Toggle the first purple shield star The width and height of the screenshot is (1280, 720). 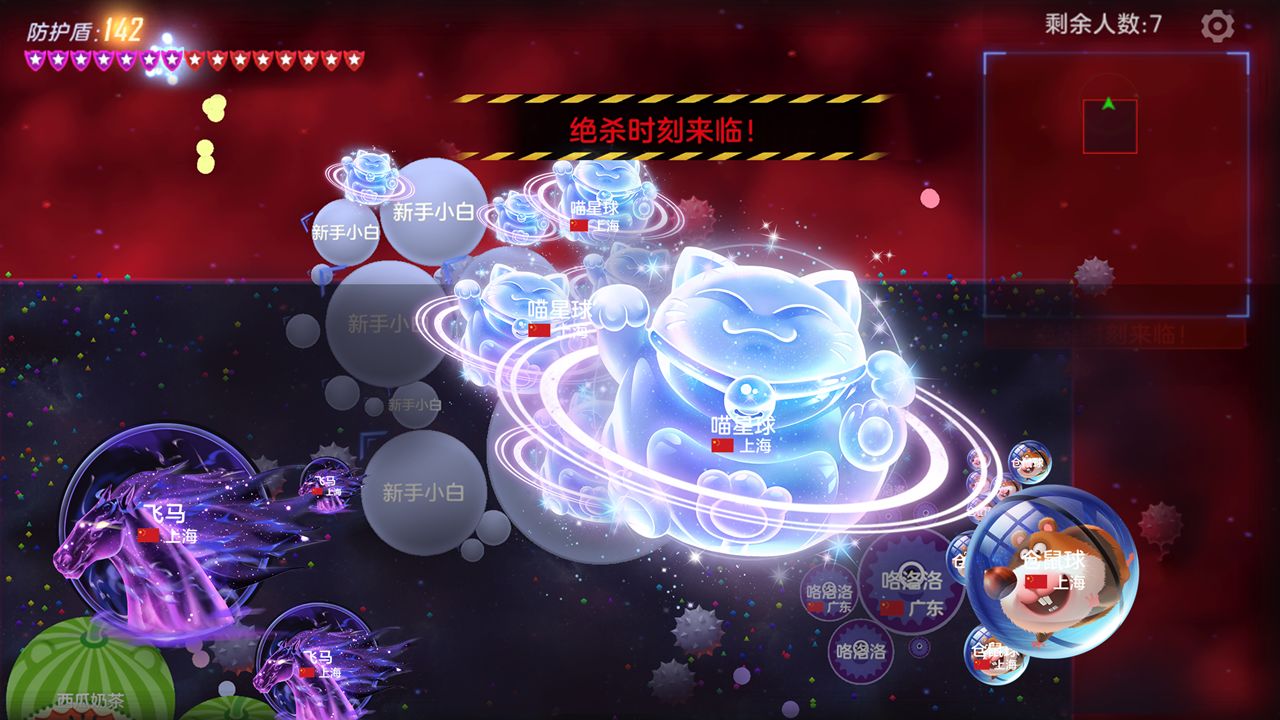(37, 58)
